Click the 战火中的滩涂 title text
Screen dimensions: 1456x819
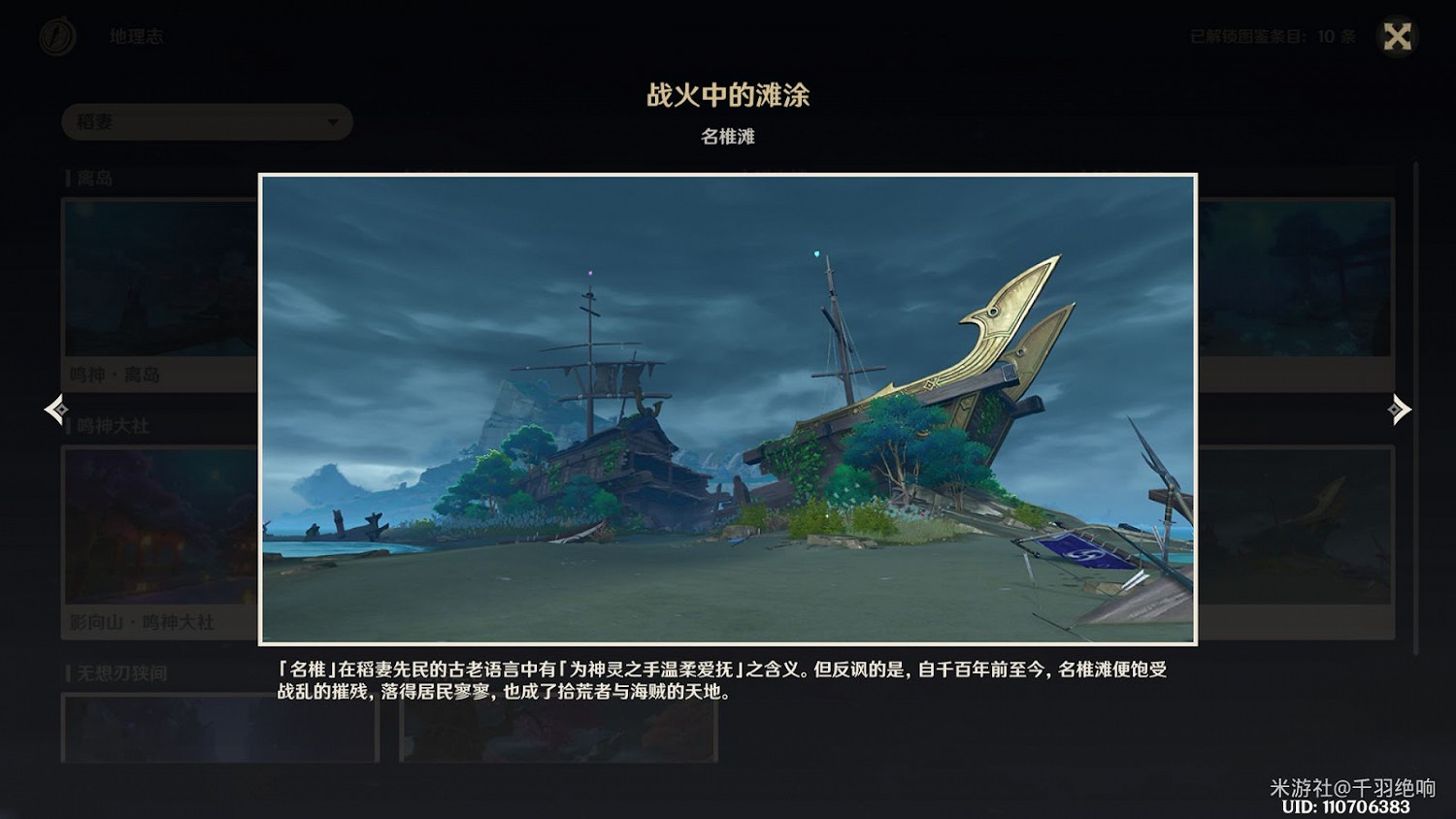pos(728,96)
